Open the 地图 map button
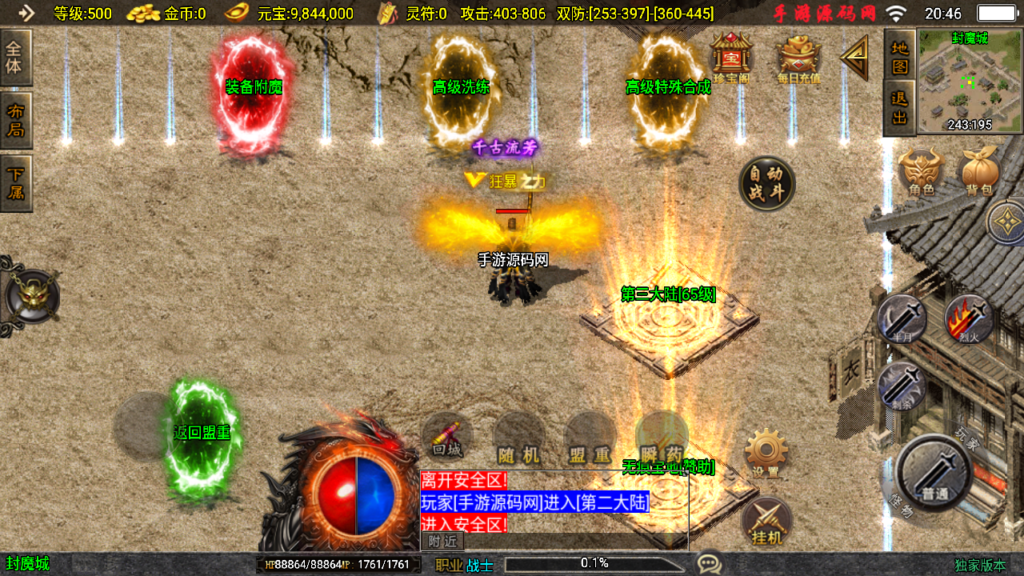This screenshot has height=576, width=1024. pos(900,58)
